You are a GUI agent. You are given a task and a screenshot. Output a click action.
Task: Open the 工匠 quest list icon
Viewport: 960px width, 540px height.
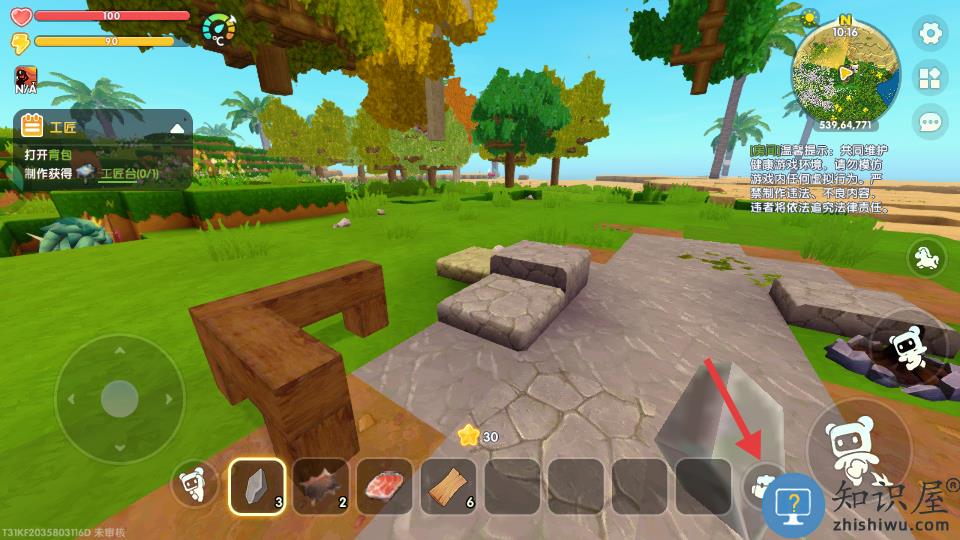(x=32, y=127)
